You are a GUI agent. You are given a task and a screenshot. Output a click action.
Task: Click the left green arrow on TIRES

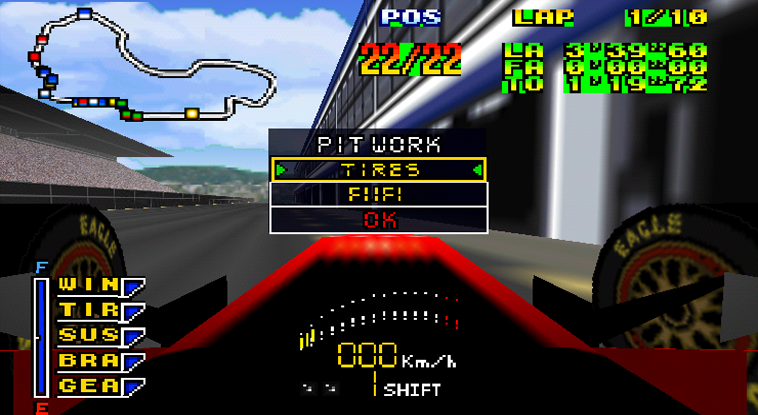click(281, 170)
